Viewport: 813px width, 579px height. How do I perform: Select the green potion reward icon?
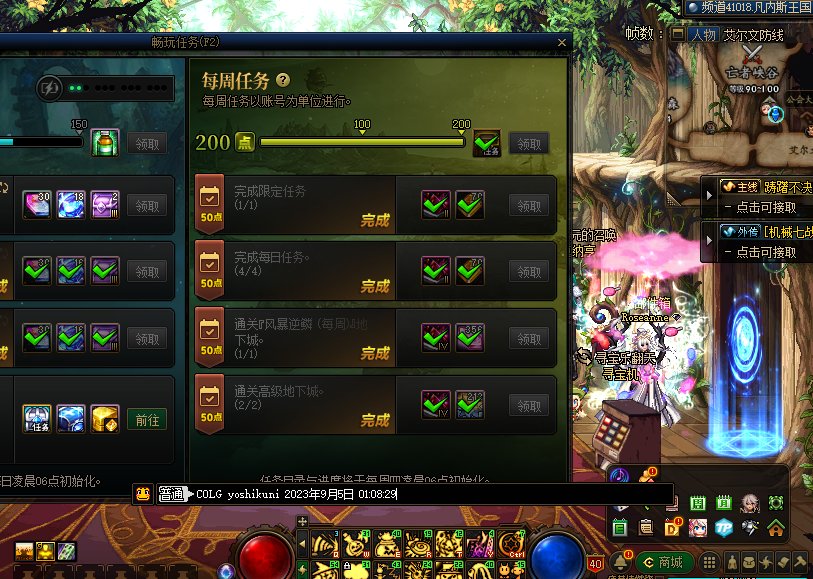coord(104,142)
